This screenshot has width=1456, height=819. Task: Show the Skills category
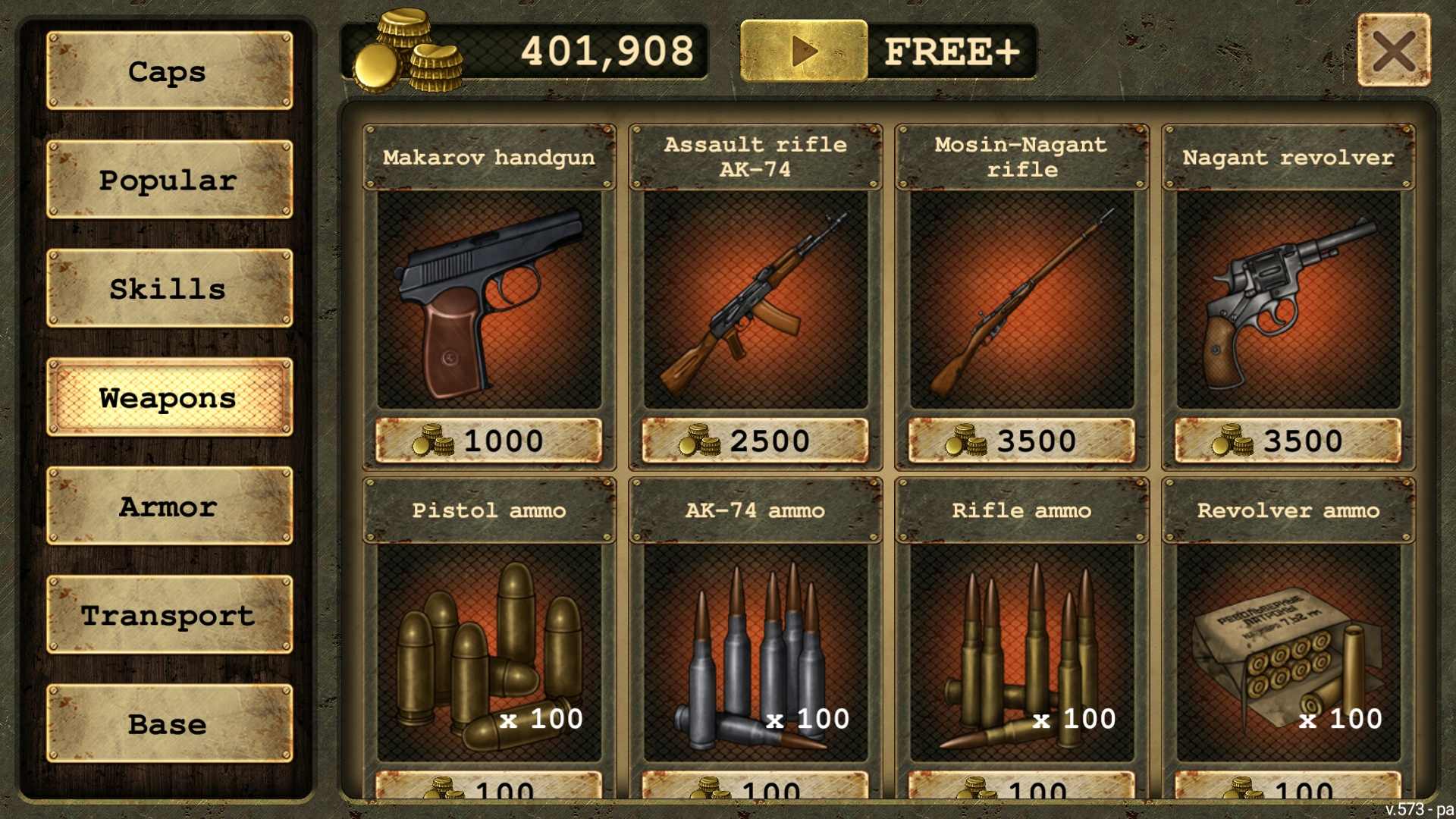coord(169,288)
